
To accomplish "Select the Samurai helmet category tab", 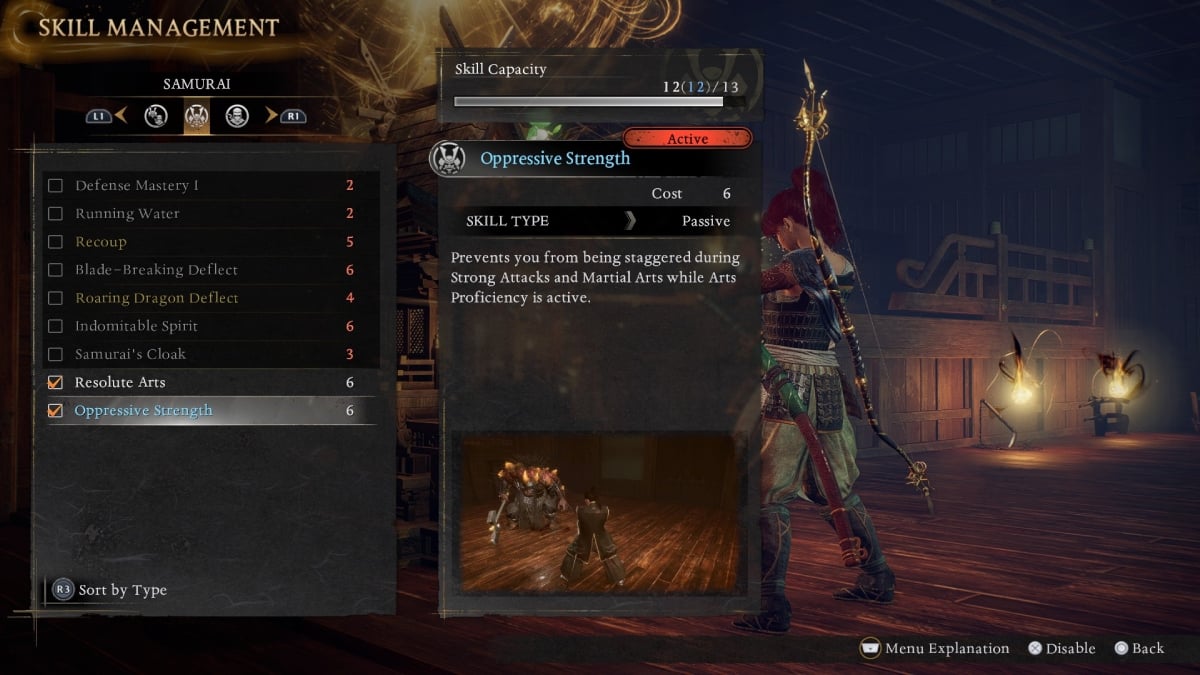I will point(197,117).
